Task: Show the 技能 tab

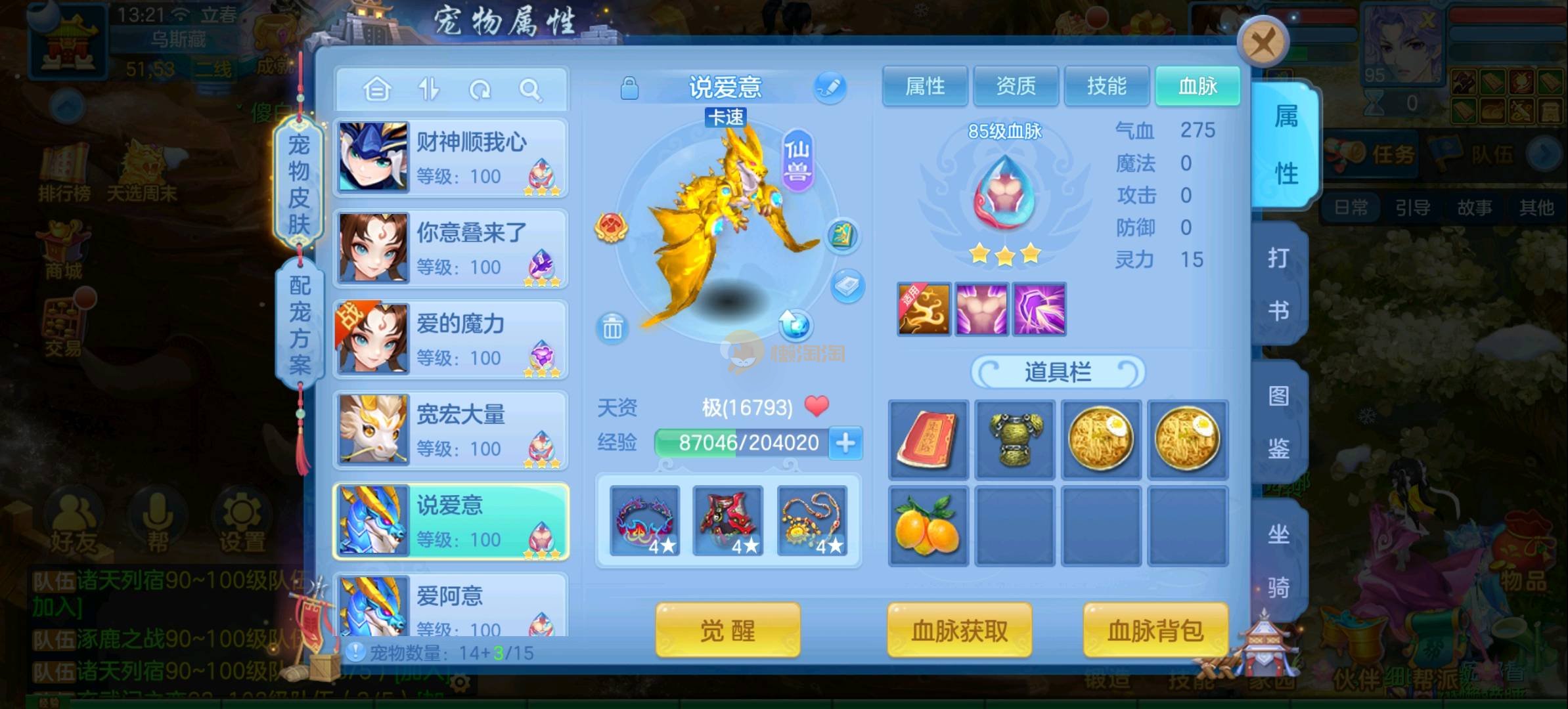Action: (1106, 86)
